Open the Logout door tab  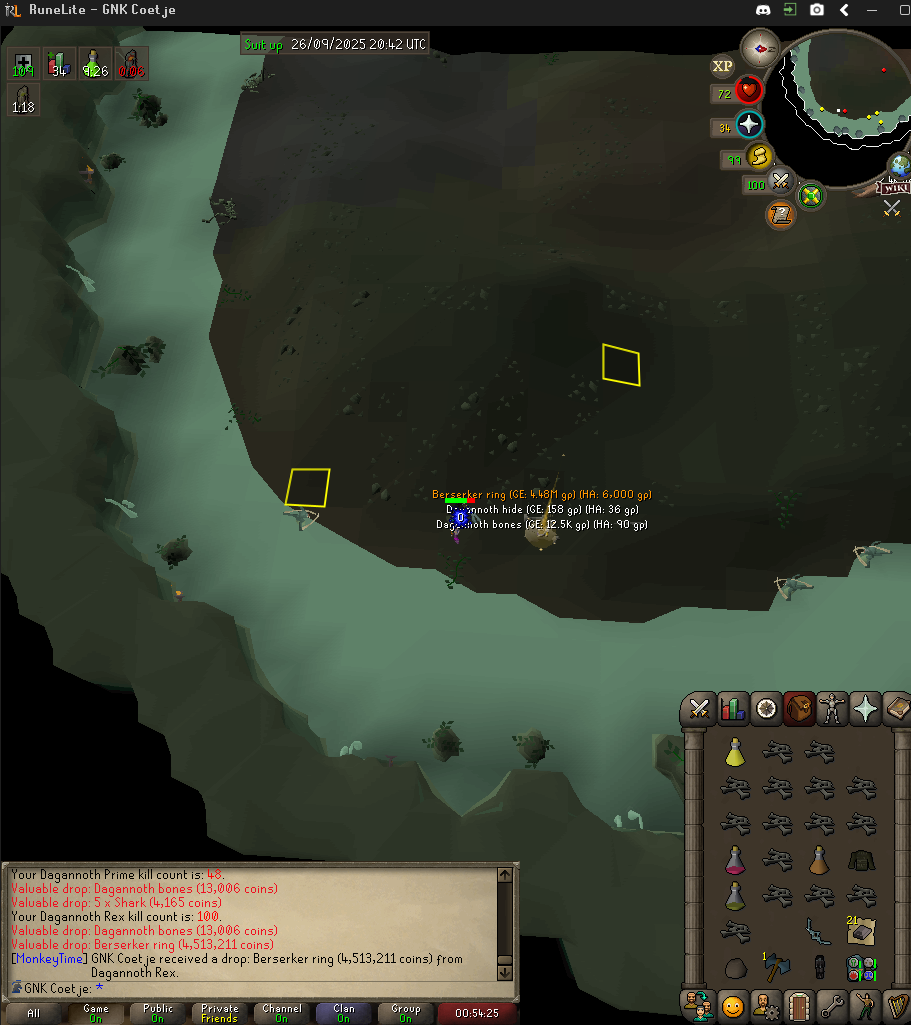click(x=799, y=1005)
